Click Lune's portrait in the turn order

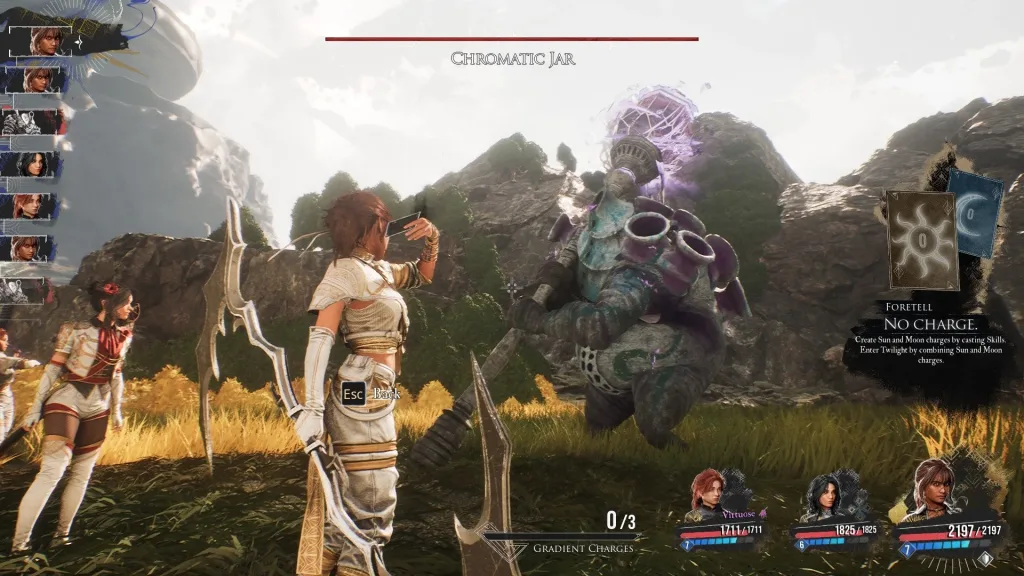pyautogui.click(x=34, y=164)
